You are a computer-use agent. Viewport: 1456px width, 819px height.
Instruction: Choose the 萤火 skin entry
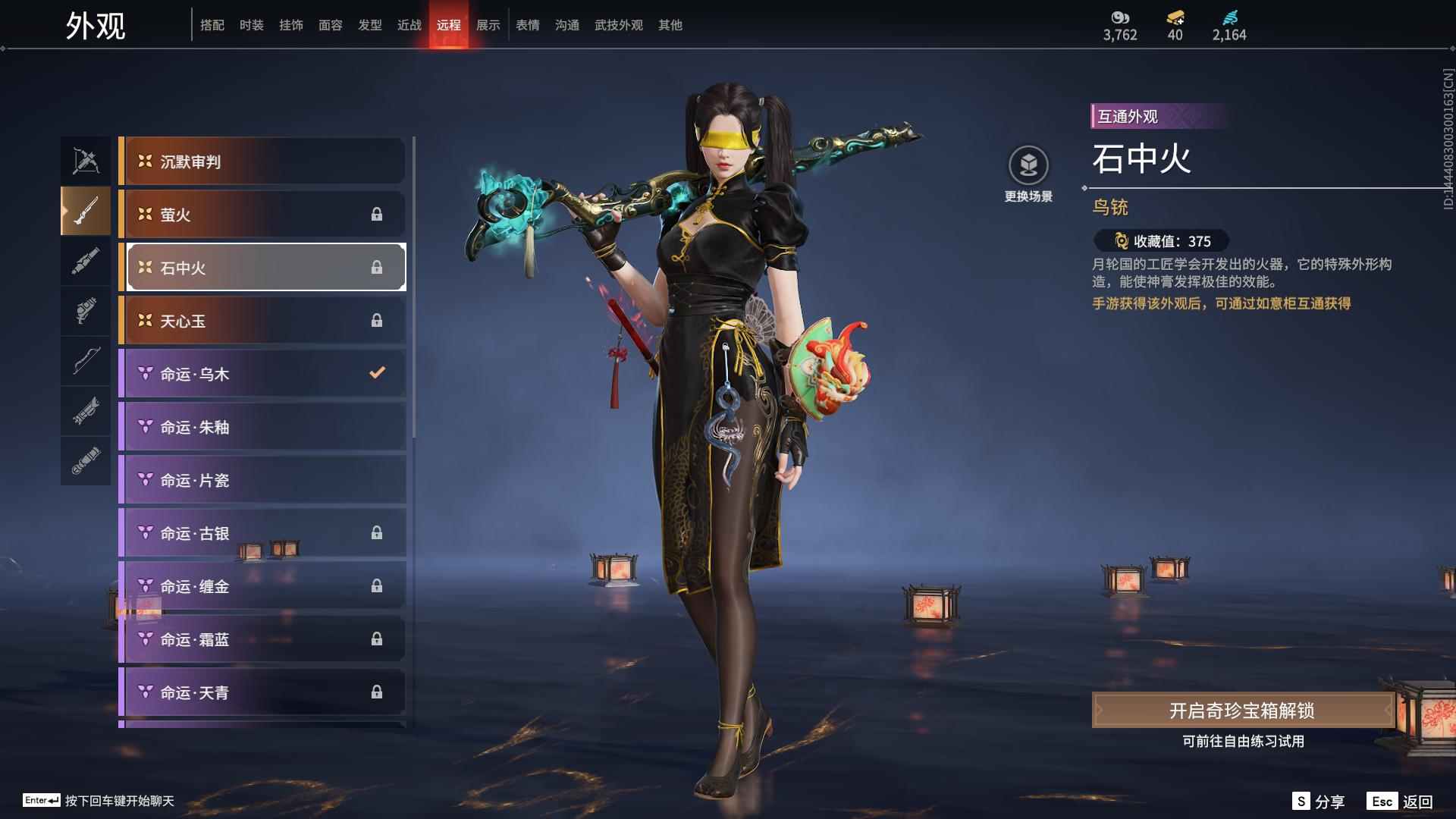tap(262, 215)
